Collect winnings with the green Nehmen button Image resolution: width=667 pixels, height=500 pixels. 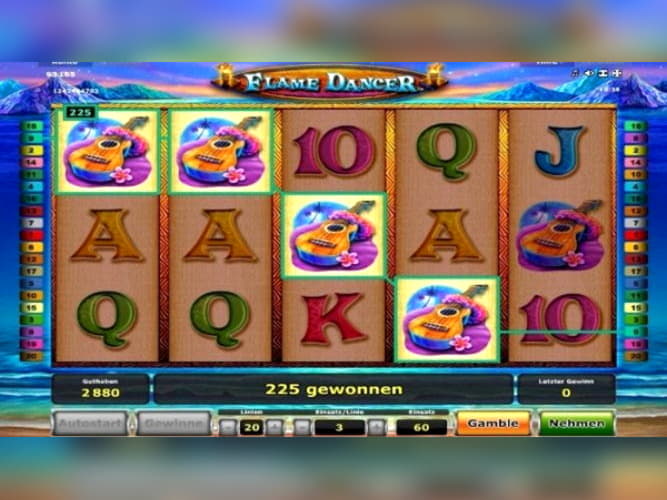pyautogui.click(x=576, y=423)
